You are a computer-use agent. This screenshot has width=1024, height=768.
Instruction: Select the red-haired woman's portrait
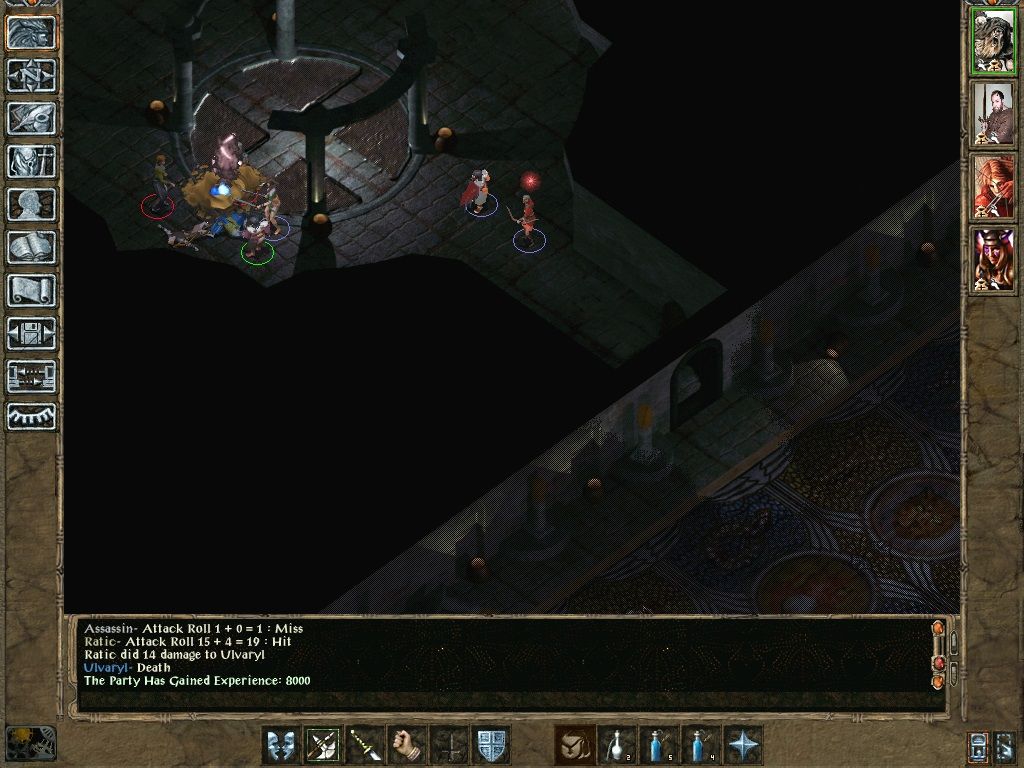tap(993, 186)
